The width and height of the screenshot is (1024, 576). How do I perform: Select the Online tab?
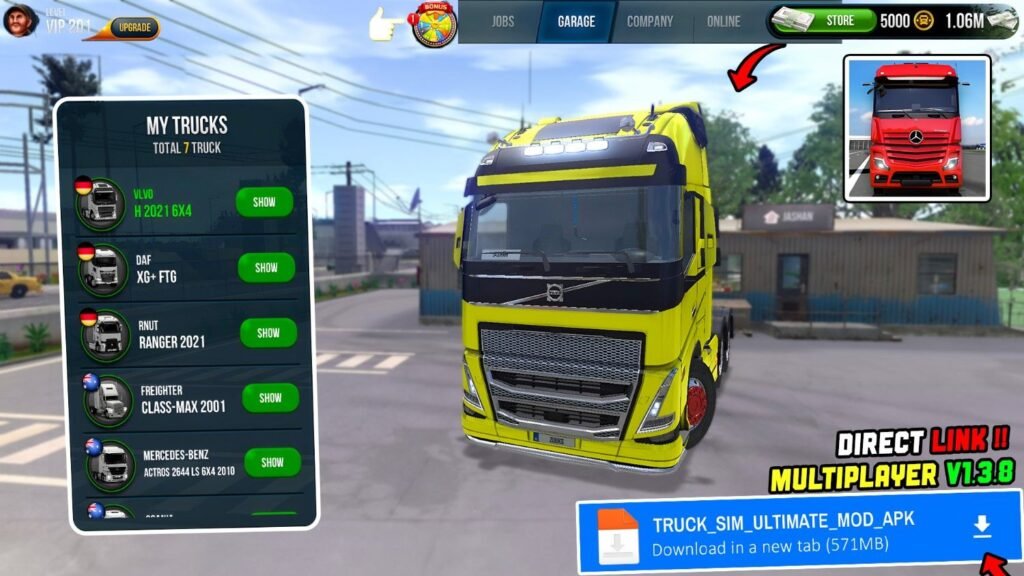tap(724, 21)
